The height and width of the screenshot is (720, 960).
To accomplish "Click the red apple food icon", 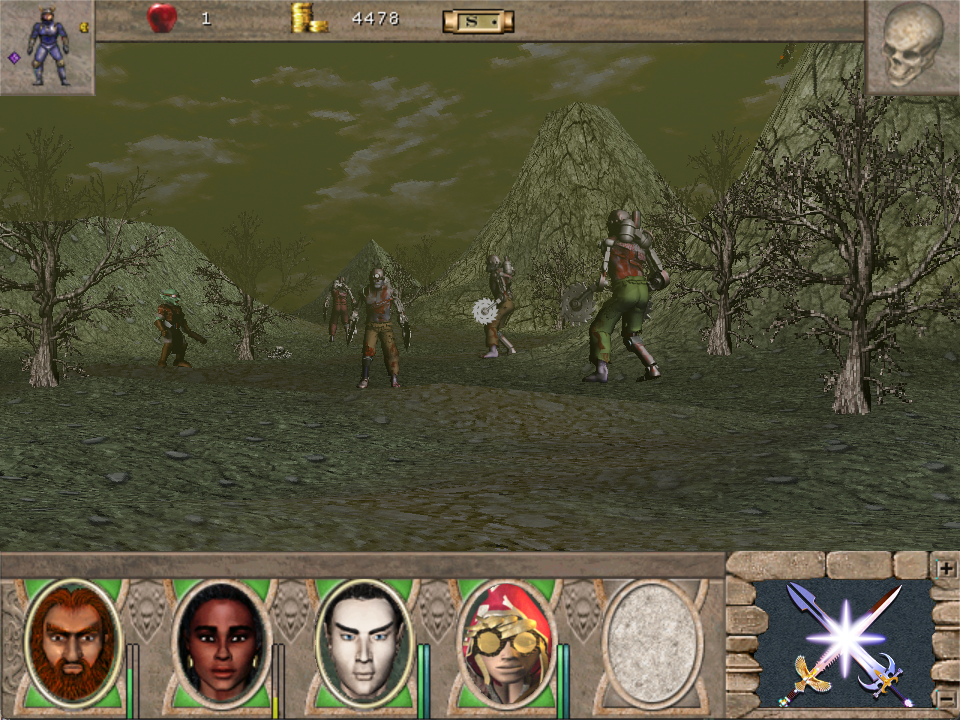I will click(x=162, y=18).
